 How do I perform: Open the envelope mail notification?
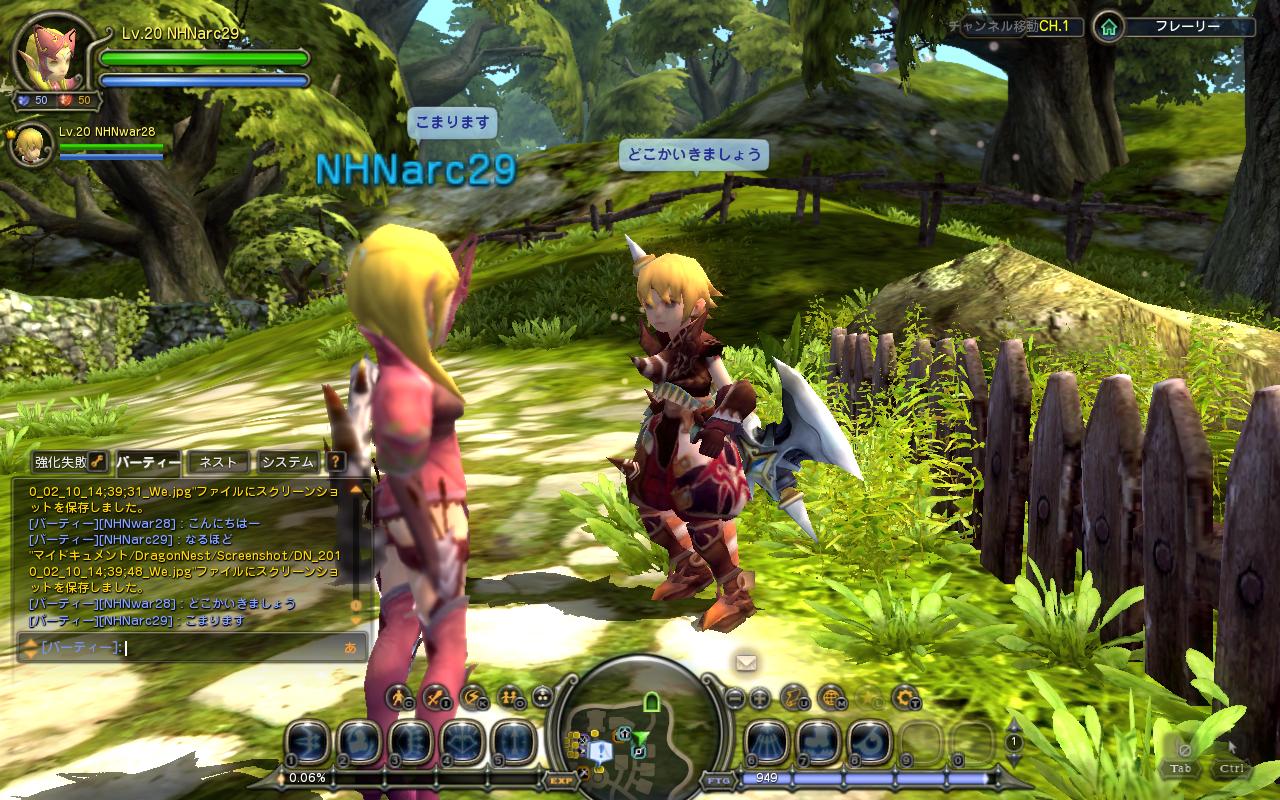(746, 662)
